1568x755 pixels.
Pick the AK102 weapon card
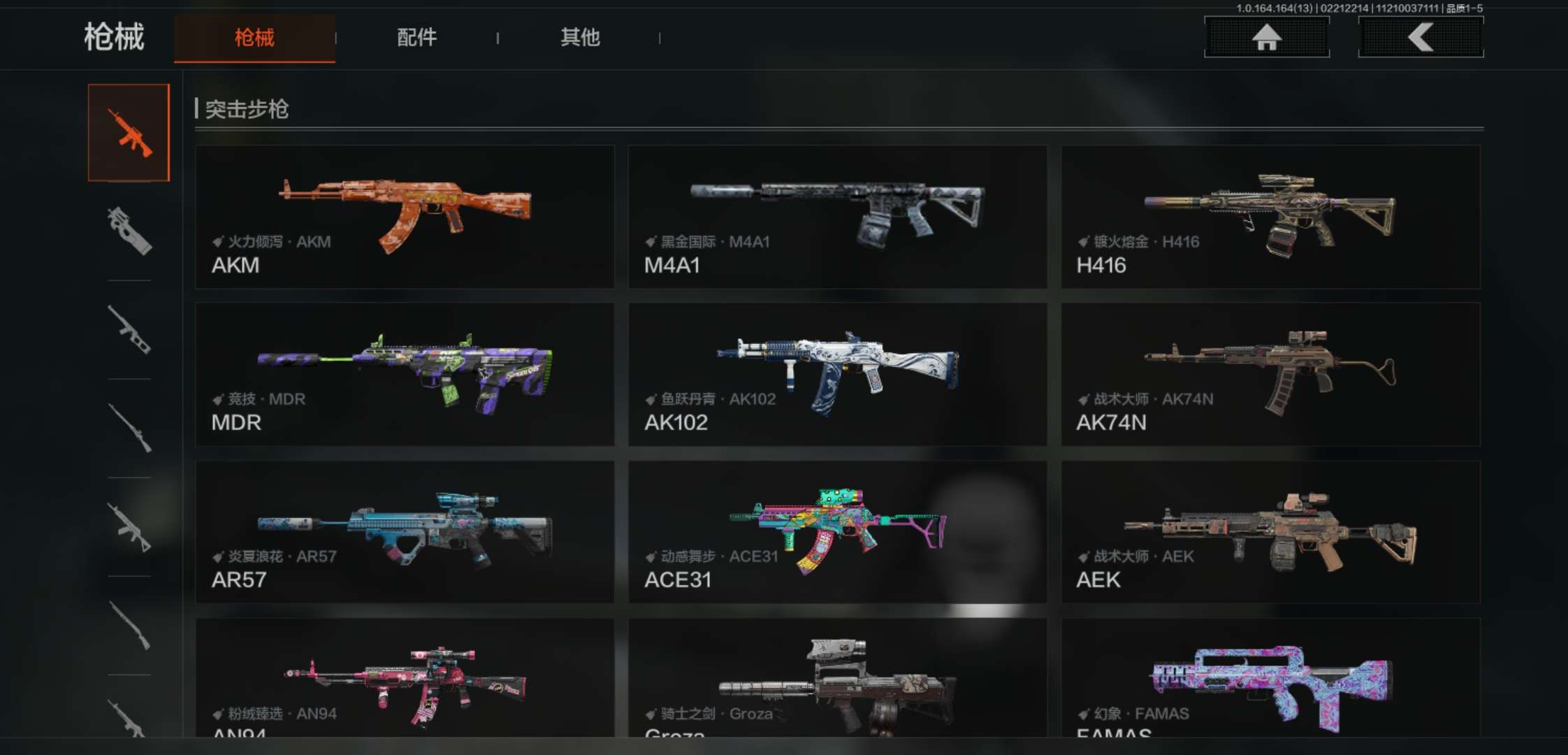[837, 374]
